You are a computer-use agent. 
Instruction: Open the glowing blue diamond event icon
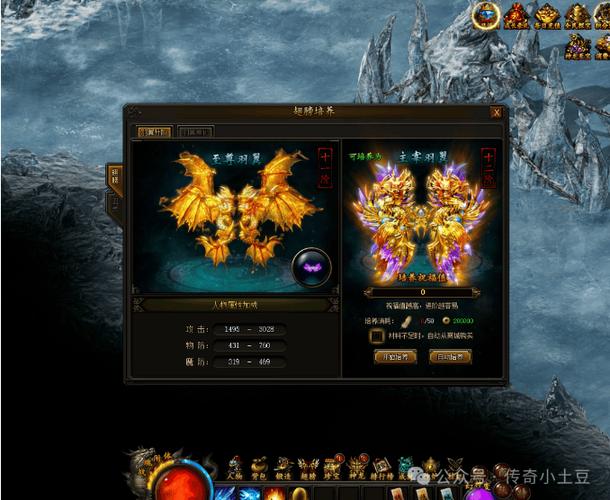[x=487, y=15]
